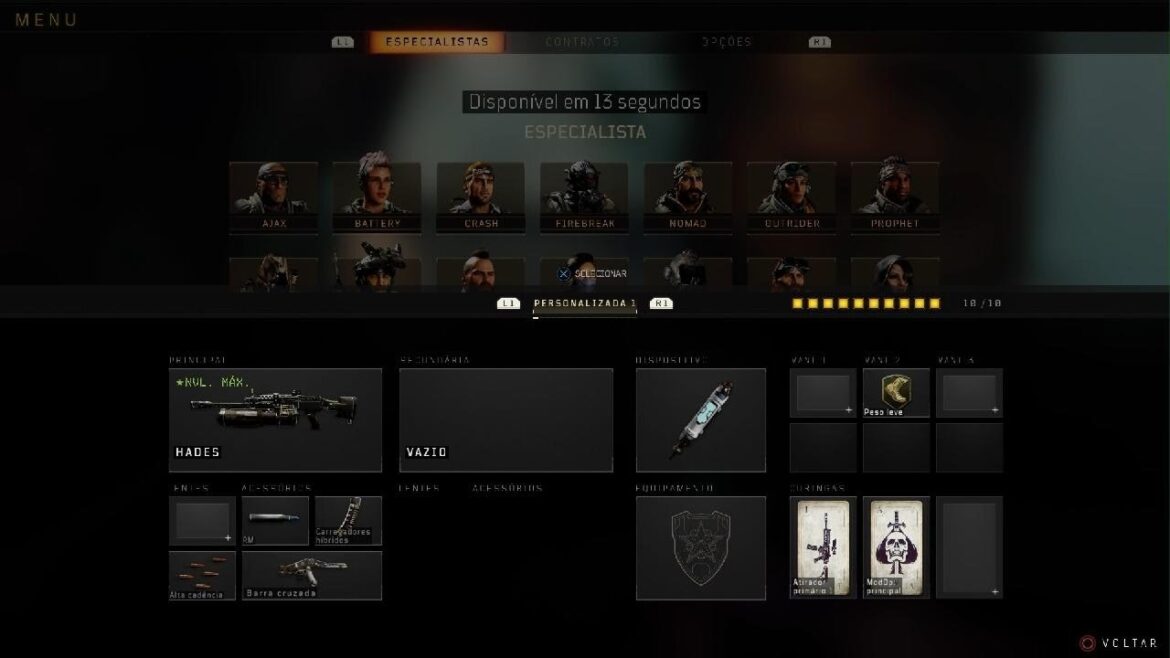The width and height of the screenshot is (1170, 658).
Task: Open the Equipamento shield emblem slot
Action: [701, 547]
